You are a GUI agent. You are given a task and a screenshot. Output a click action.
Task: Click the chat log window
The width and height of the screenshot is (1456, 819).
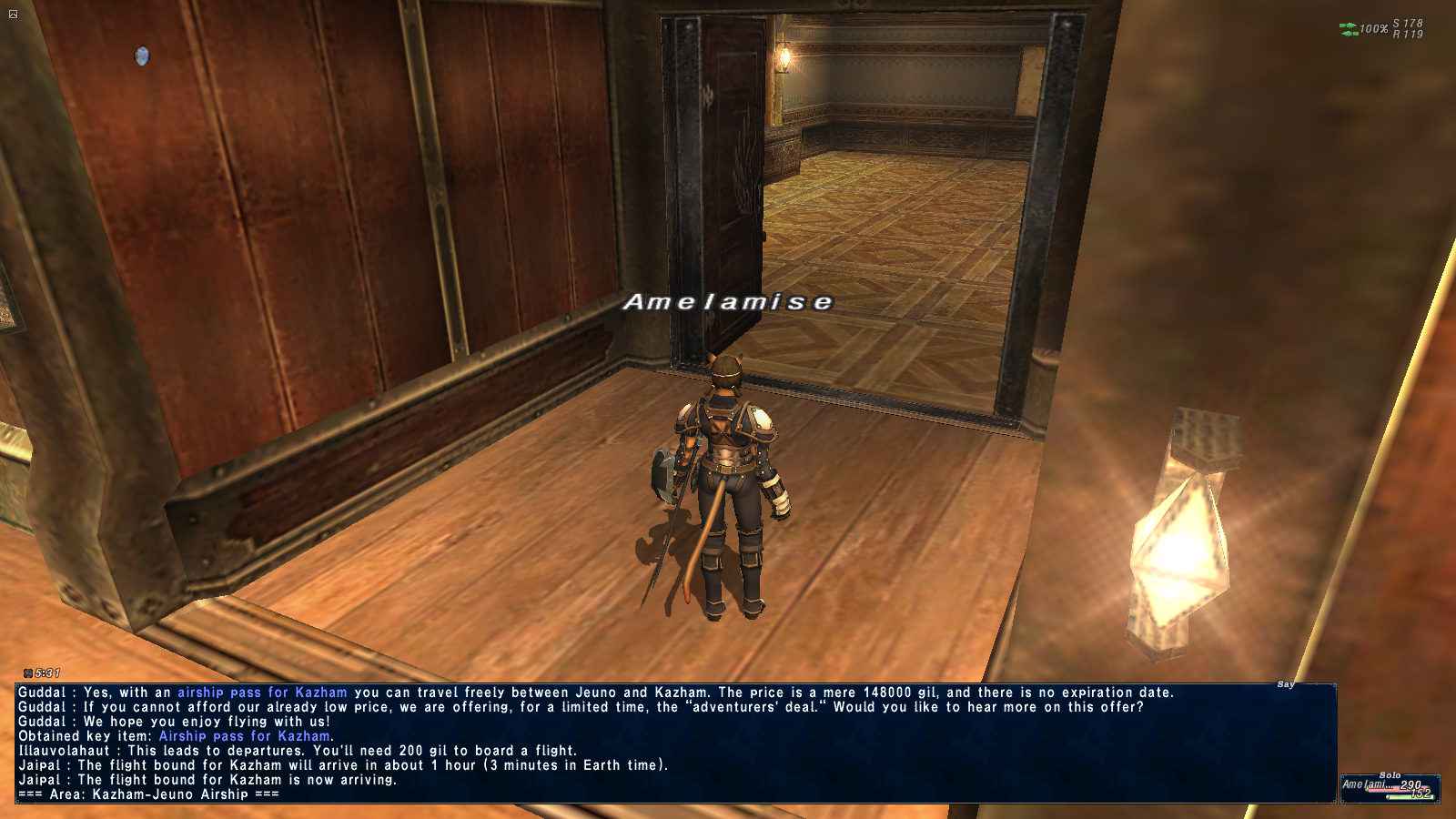[x=675, y=743]
